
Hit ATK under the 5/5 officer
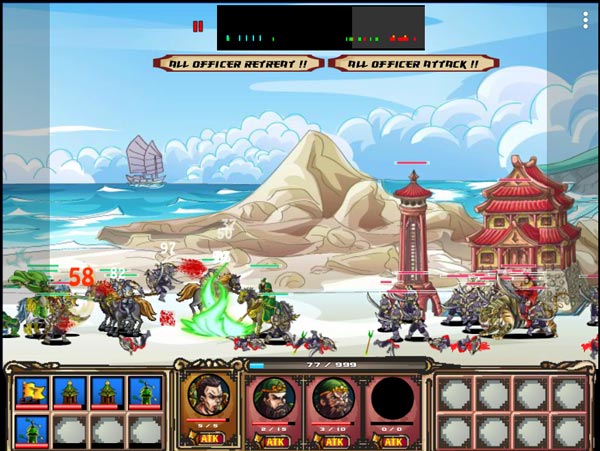click(210, 438)
